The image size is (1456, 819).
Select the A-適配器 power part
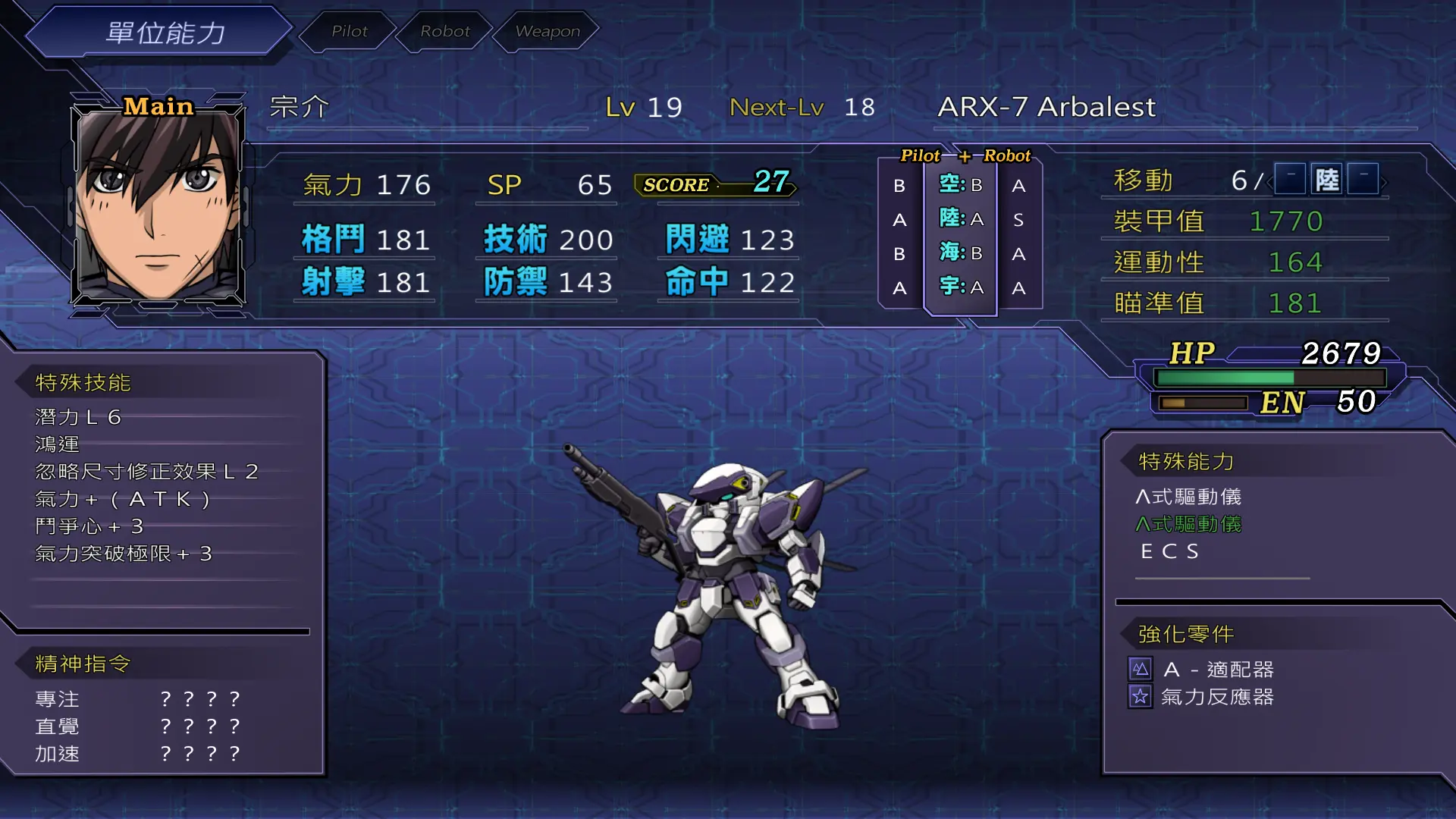pos(1218,670)
